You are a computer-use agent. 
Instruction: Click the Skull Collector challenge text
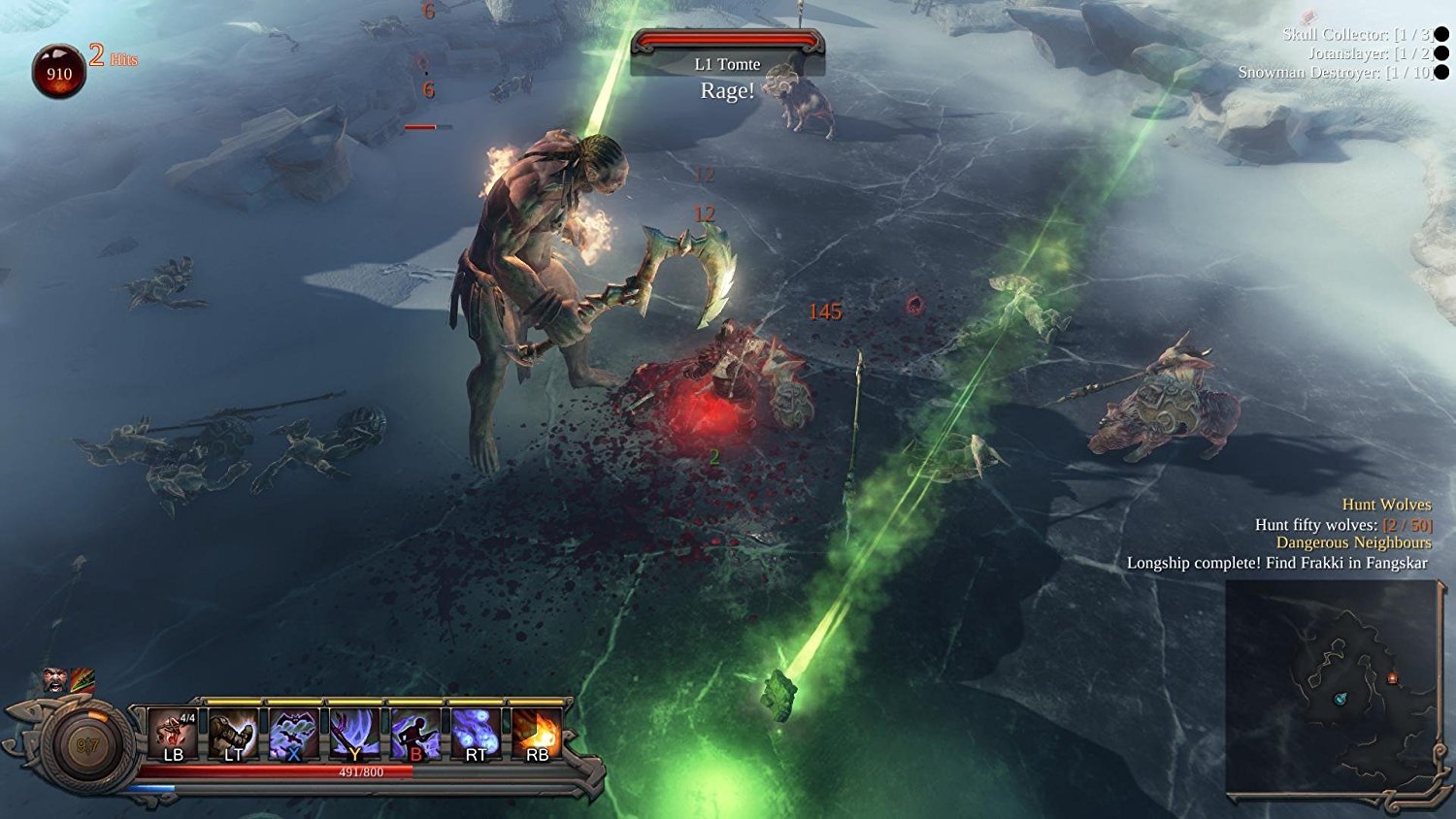pyautogui.click(x=1356, y=32)
